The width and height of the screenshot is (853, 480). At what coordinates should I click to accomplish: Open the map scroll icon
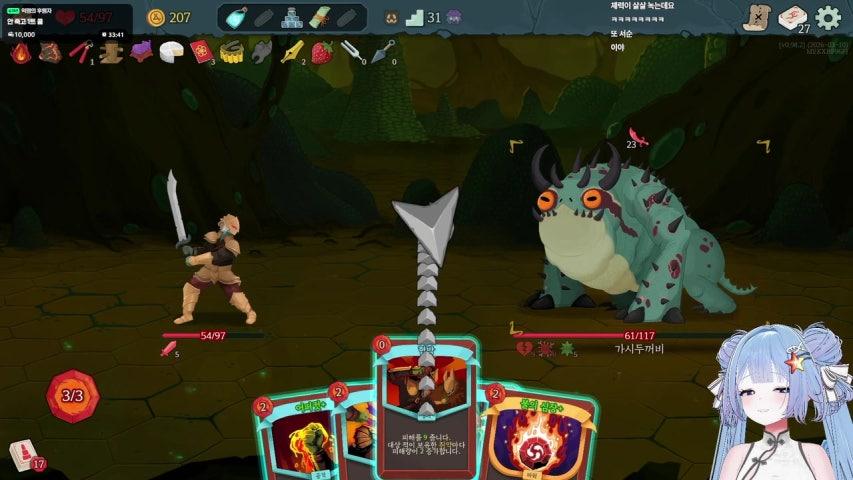click(x=757, y=17)
